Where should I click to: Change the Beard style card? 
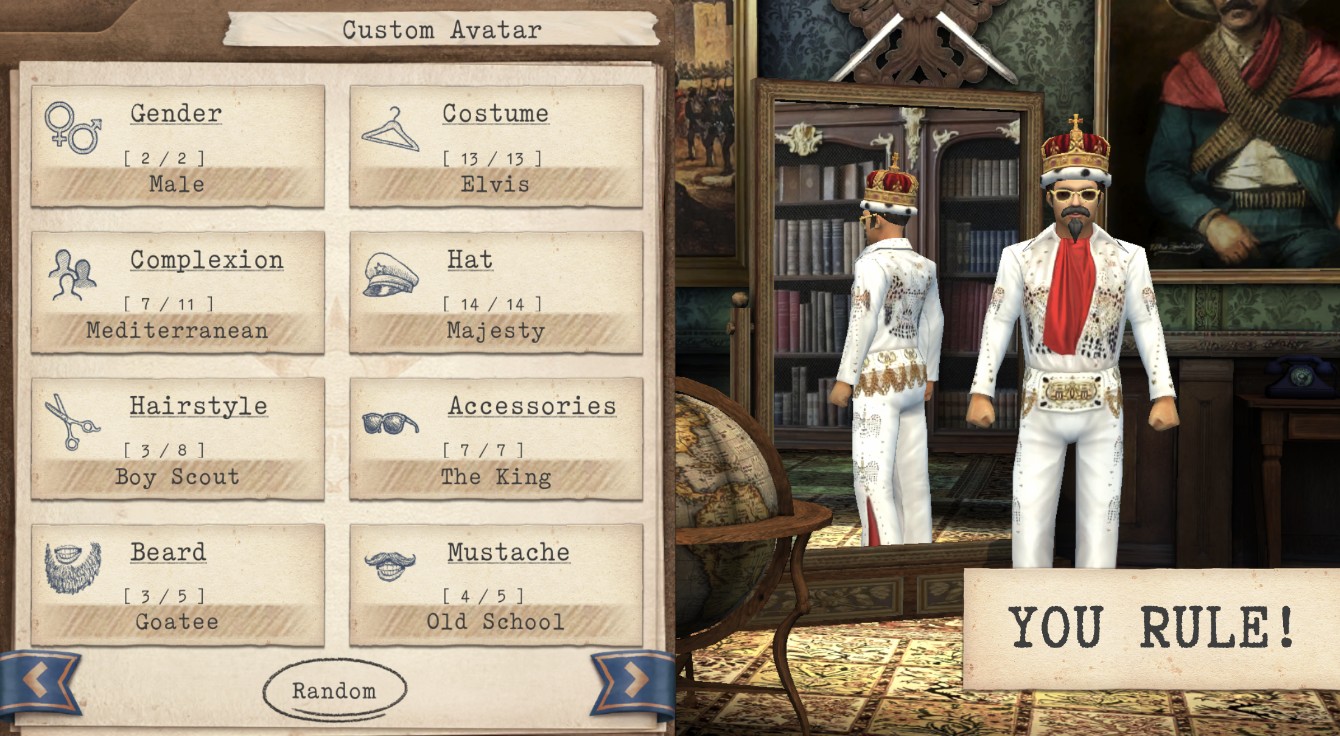[178, 584]
